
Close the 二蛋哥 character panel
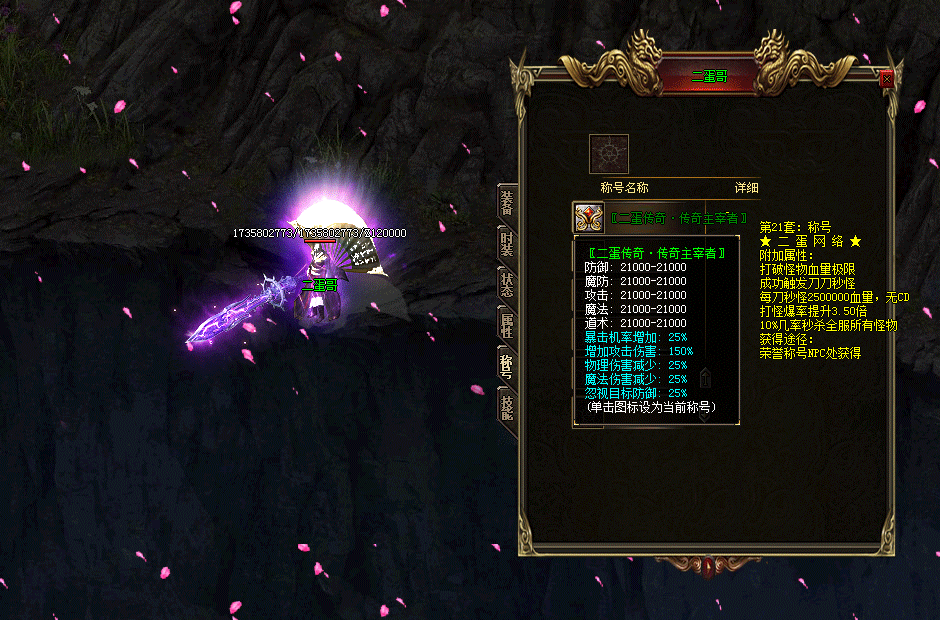coord(886,80)
